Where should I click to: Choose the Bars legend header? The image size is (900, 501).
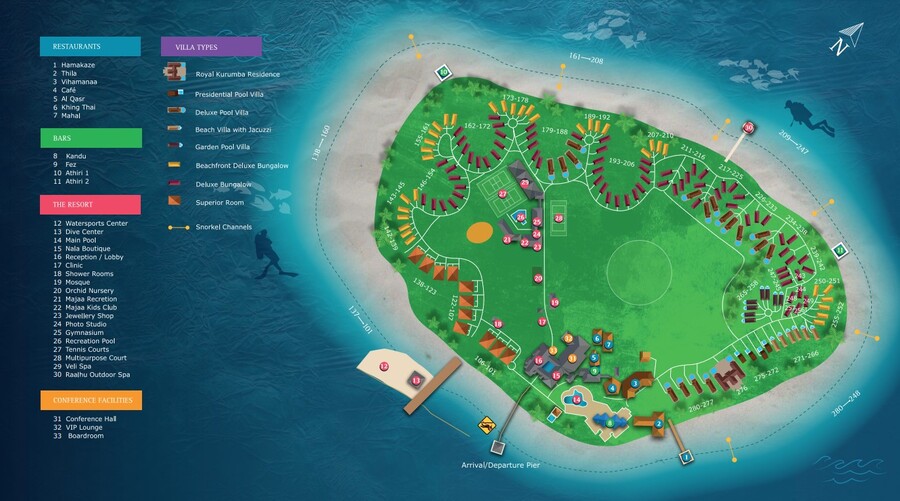point(90,137)
